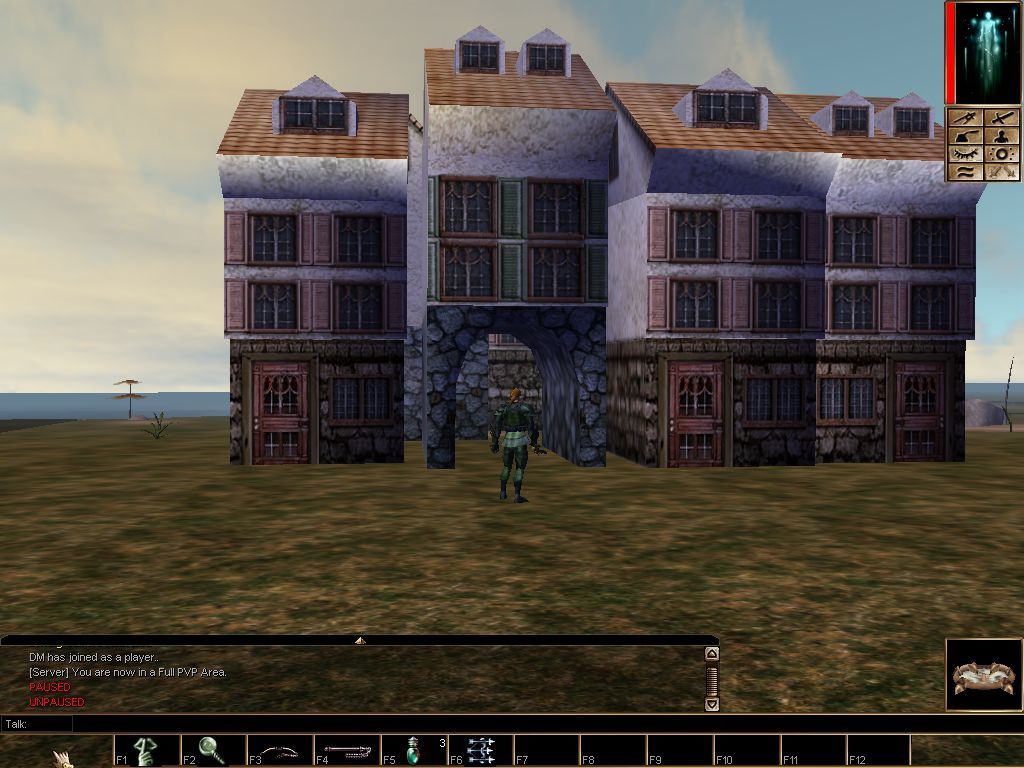Click the glowing ghost character portrait
The width and height of the screenshot is (1024, 768).
[984, 52]
